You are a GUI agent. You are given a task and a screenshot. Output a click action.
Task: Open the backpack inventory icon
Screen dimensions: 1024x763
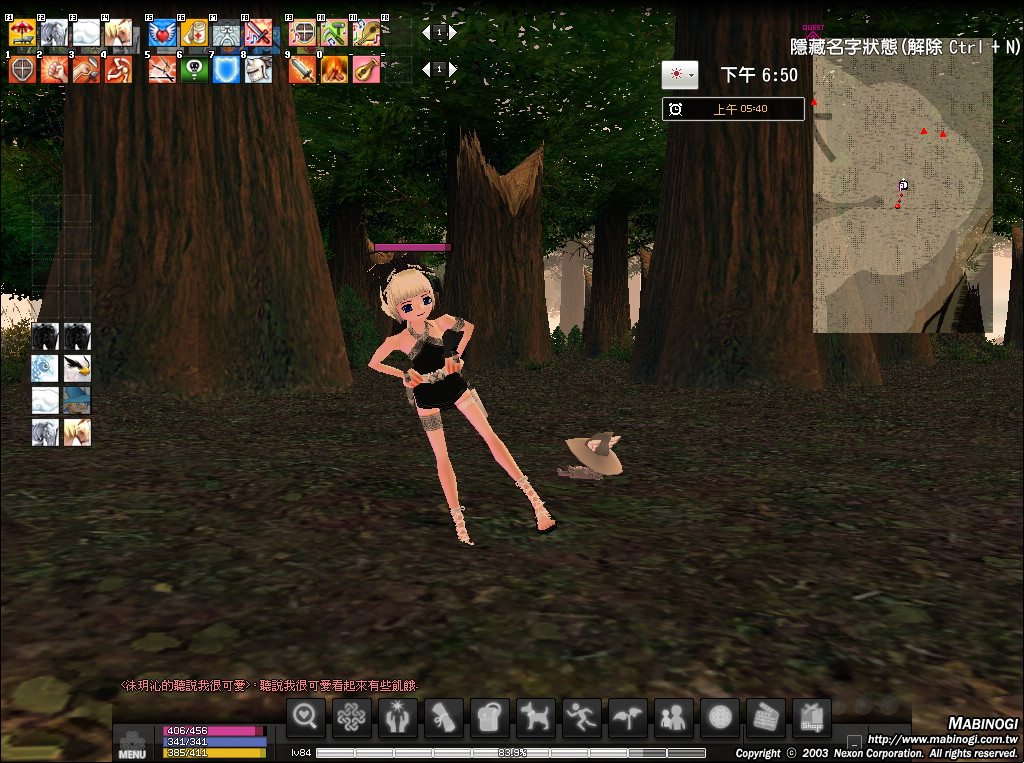(x=489, y=716)
